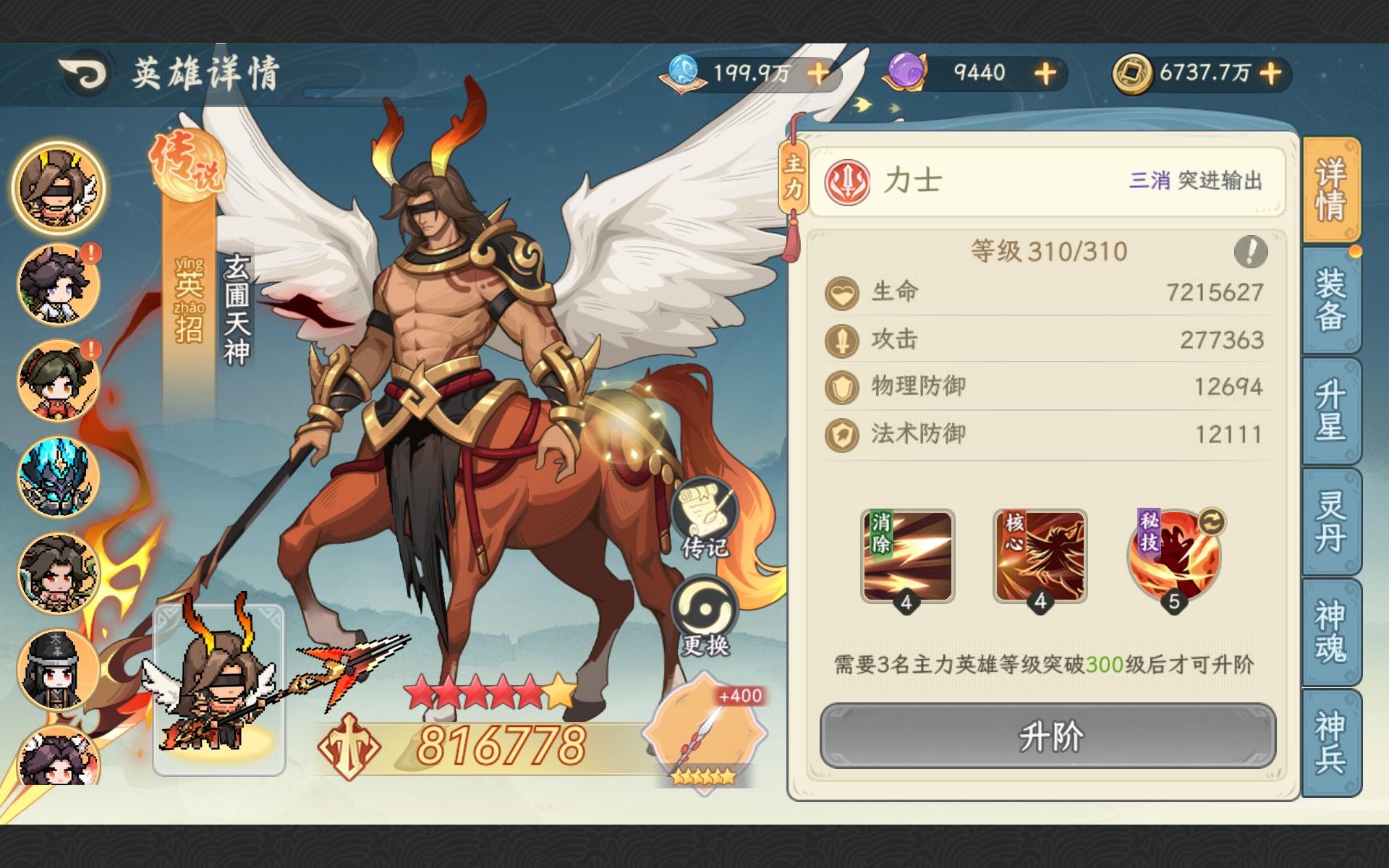The width and height of the screenshot is (1389, 868).
Task: Click the red 力士 class emblem
Action: pyautogui.click(x=849, y=183)
